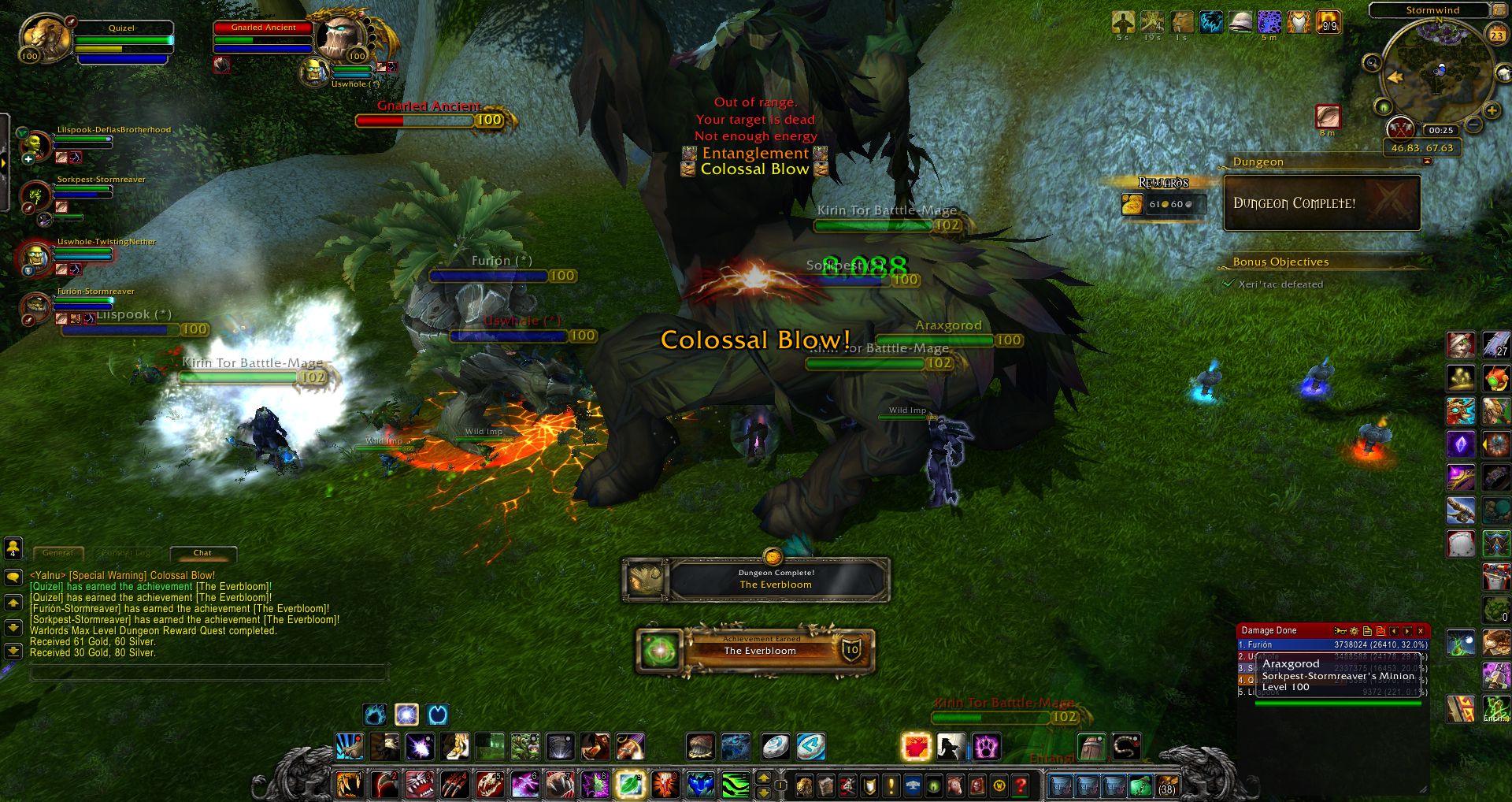Open the quest log exclamation icon
Image resolution: width=1512 pixels, height=802 pixels.
(x=891, y=786)
